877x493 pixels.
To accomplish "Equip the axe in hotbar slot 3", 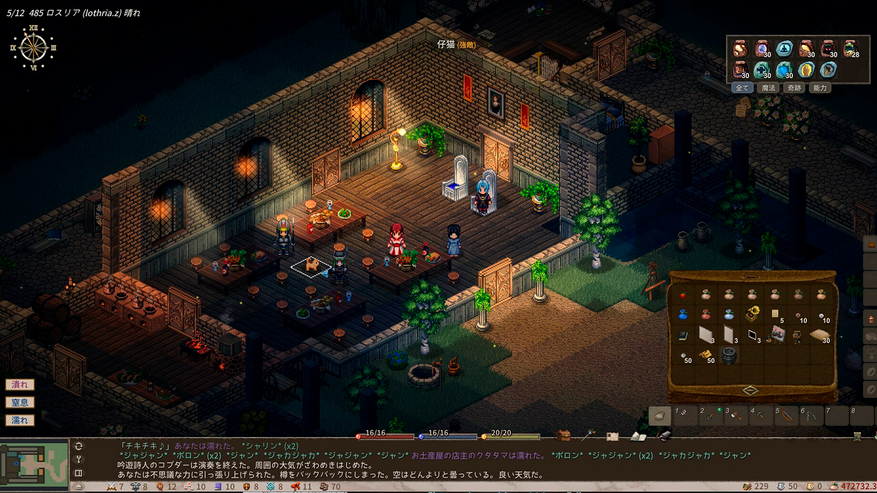I will [x=737, y=414].
